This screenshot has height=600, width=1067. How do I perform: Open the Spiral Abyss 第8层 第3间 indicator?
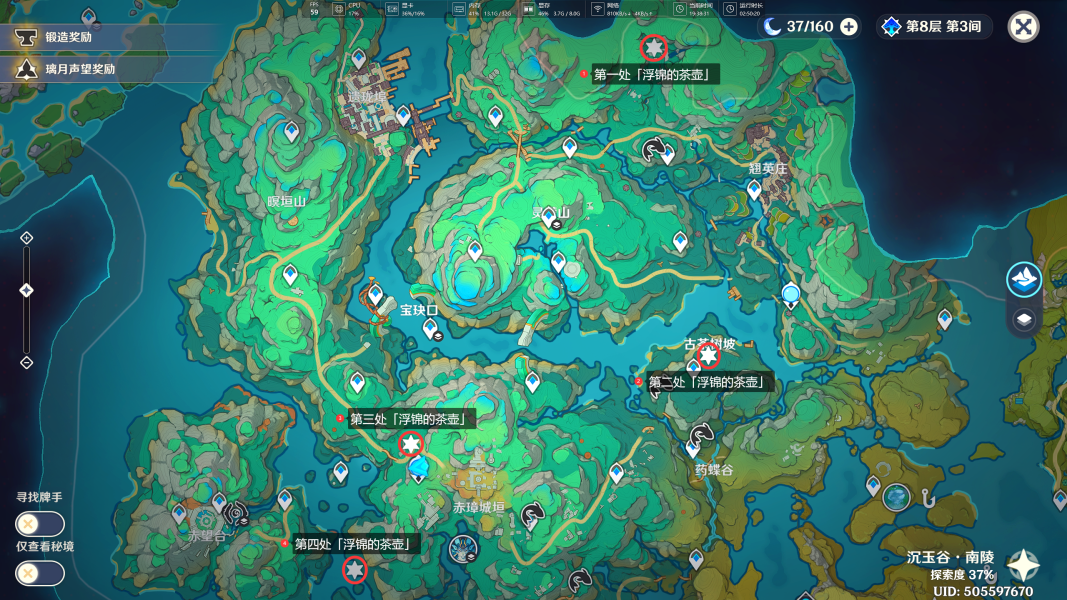[934, 27]
